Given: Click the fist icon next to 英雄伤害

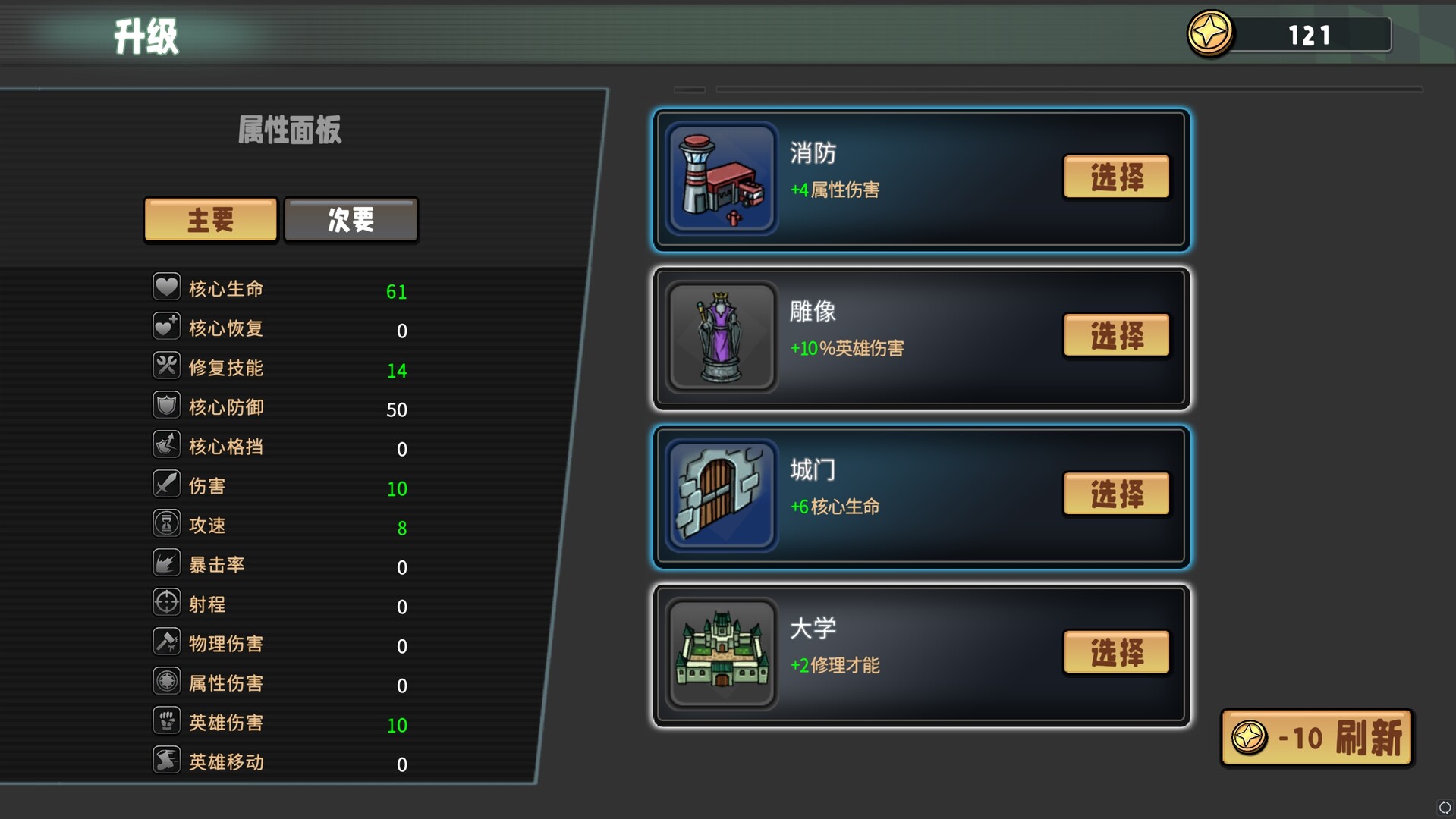Looking at the screenshot, I should click(168, 720).
